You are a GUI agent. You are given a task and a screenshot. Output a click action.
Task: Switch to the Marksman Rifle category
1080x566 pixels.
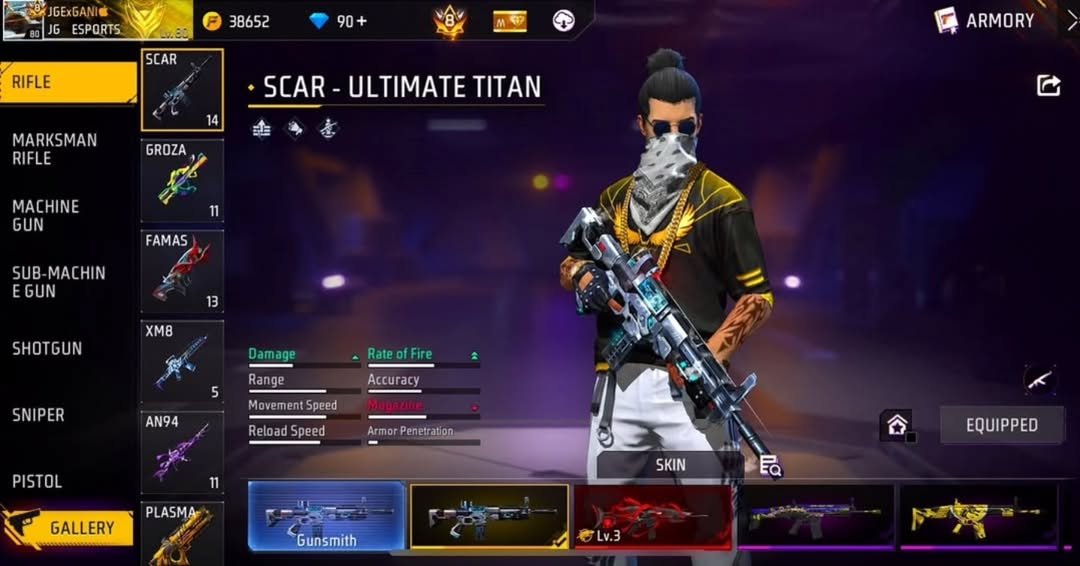click(x=55, y=149)
